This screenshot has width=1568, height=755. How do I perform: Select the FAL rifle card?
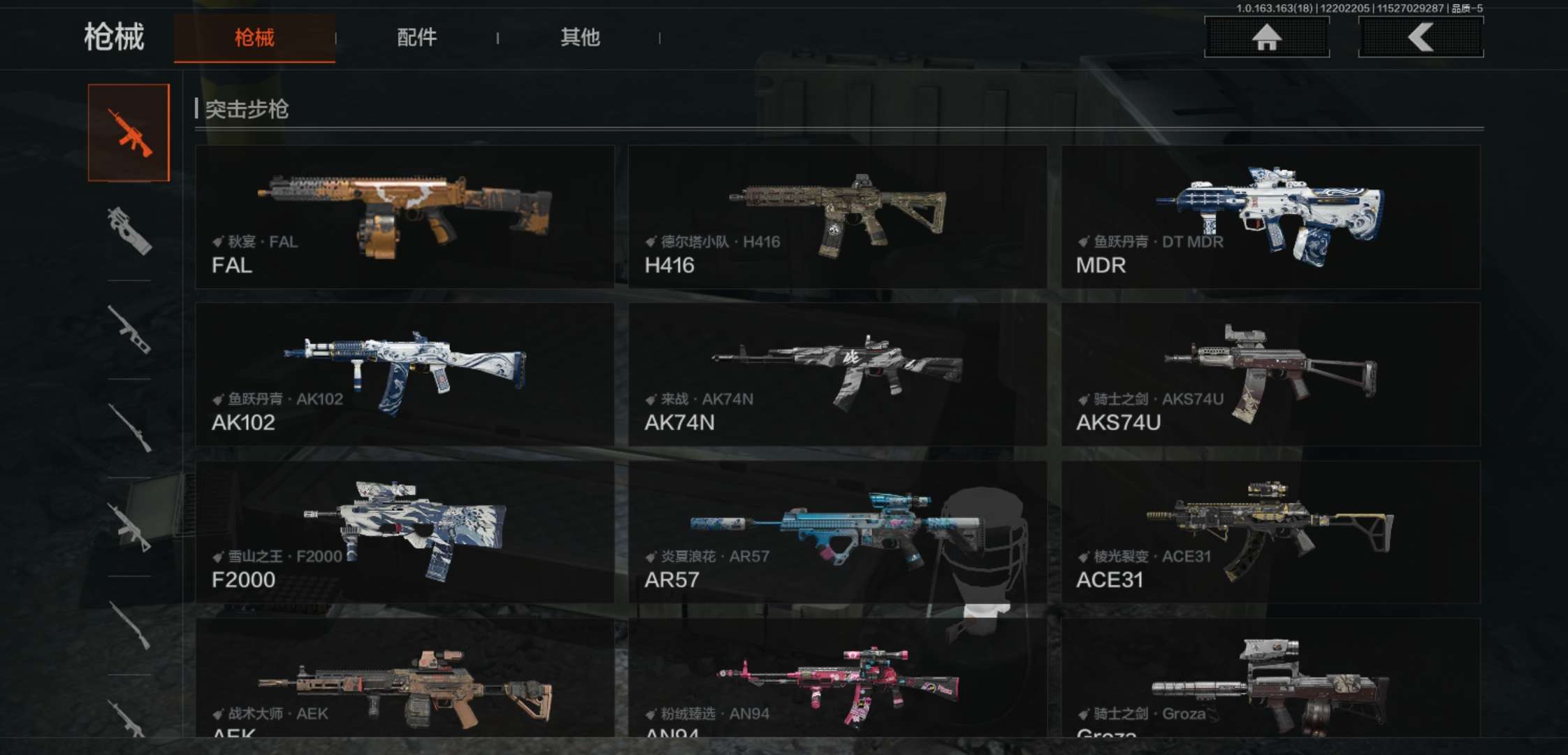click(405, 217)
